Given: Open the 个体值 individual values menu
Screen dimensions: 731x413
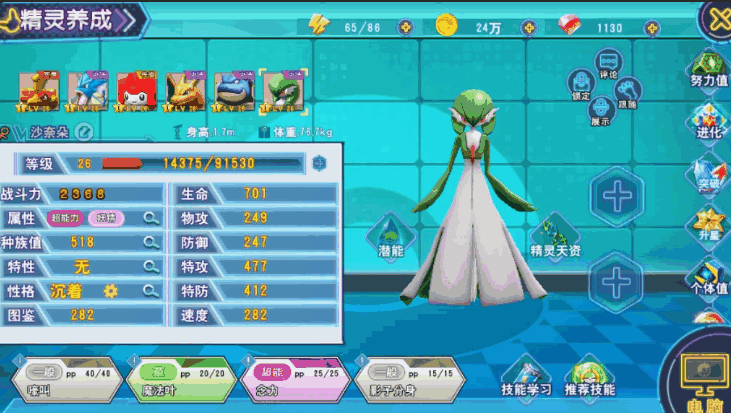Looking at the screenshot, I should click(710, 277).
